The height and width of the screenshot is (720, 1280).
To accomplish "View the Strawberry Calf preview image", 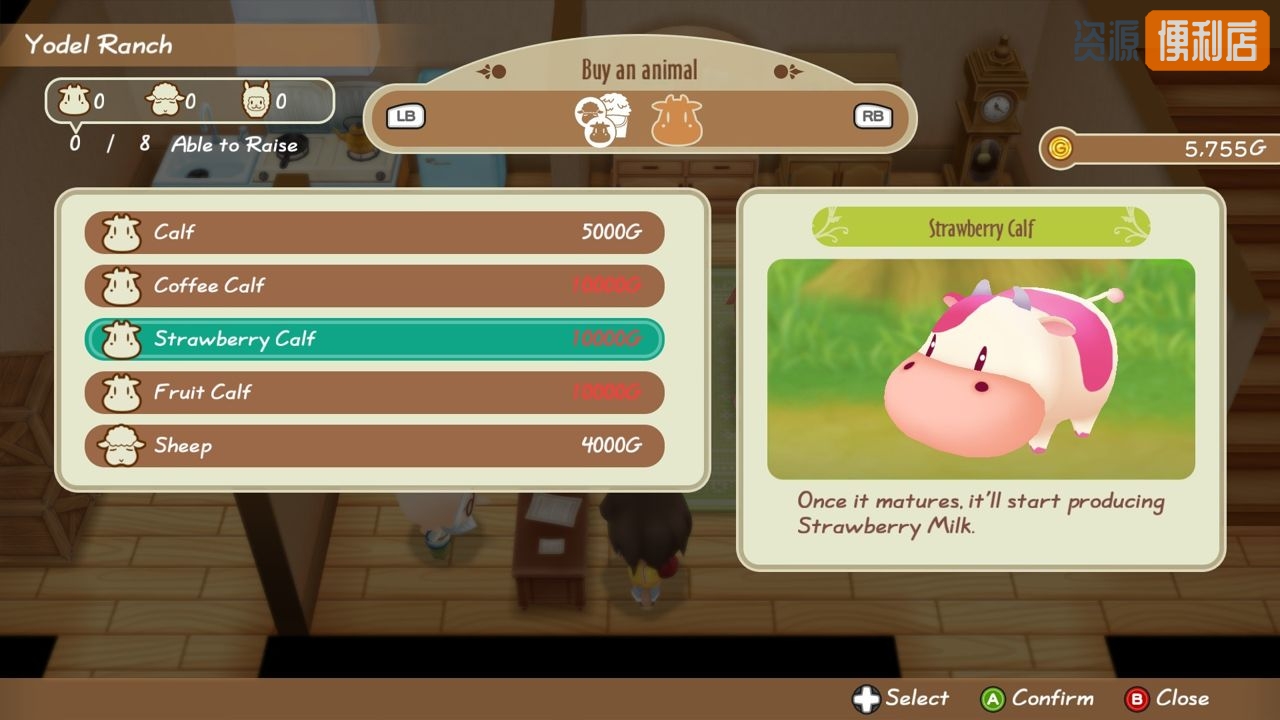I will pyautogui.click(x=980, y=369).
